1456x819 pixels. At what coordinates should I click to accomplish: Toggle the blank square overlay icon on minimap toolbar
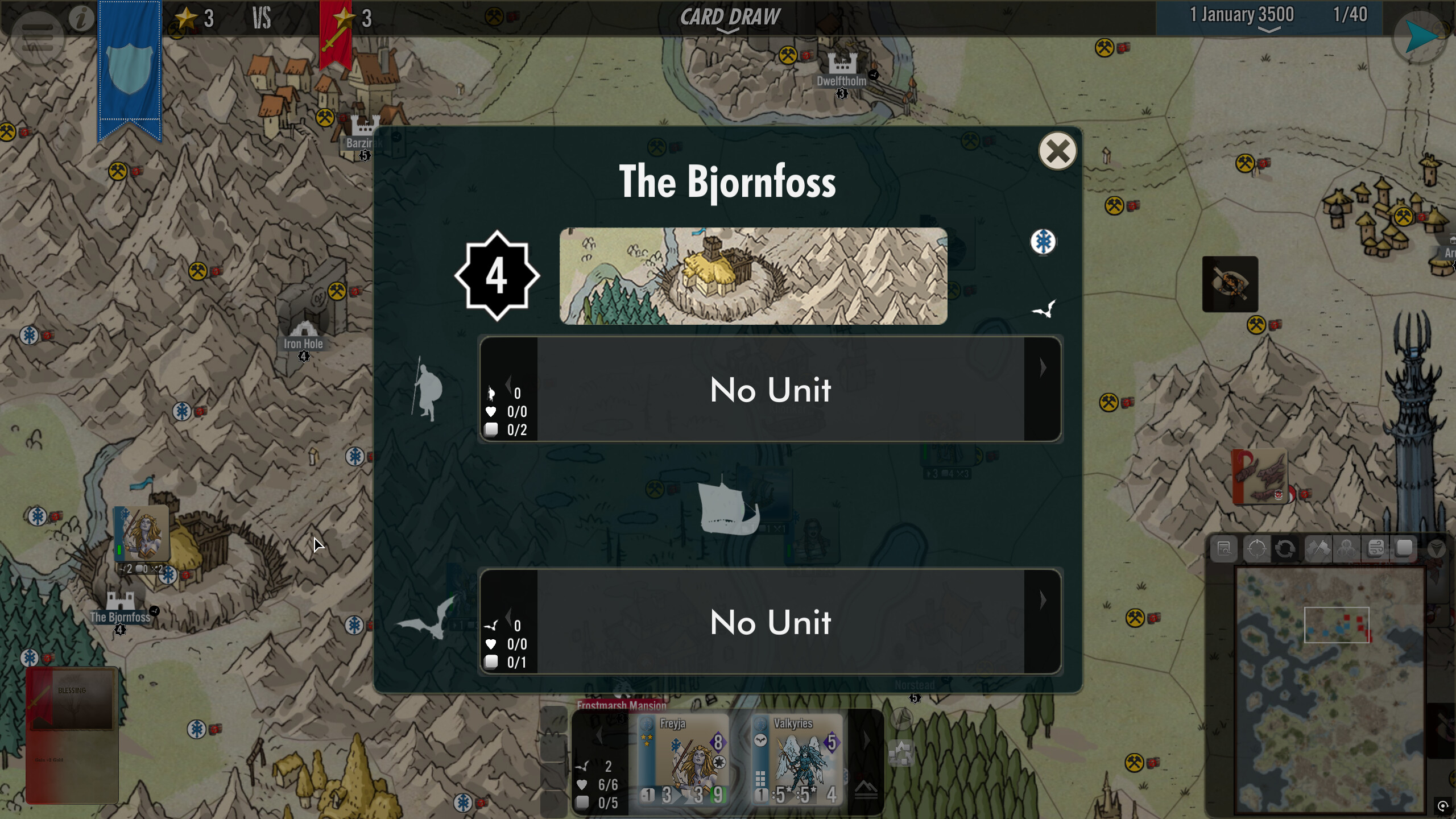pos(1405,549)
